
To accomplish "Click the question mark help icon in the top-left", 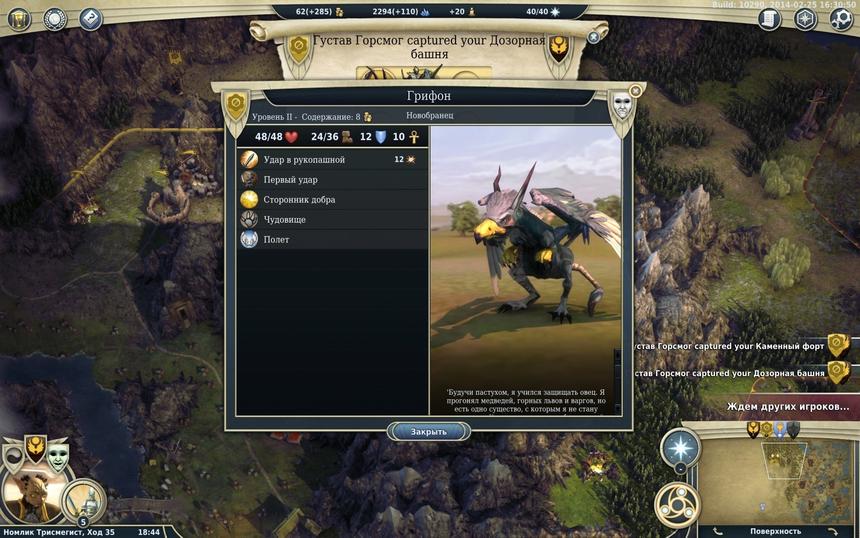I will coord(91,18).
